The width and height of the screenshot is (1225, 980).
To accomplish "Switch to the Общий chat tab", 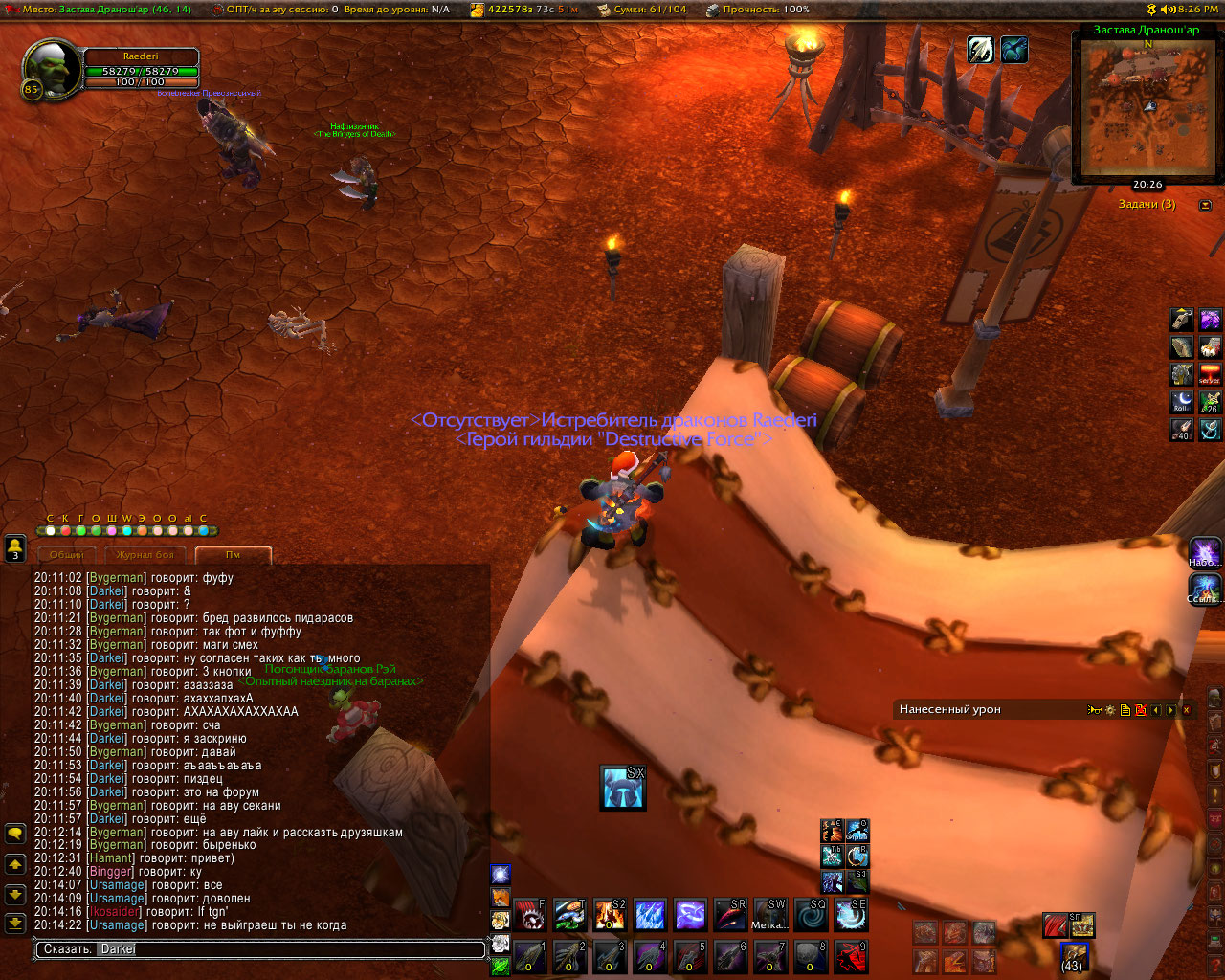I will 67,555.
